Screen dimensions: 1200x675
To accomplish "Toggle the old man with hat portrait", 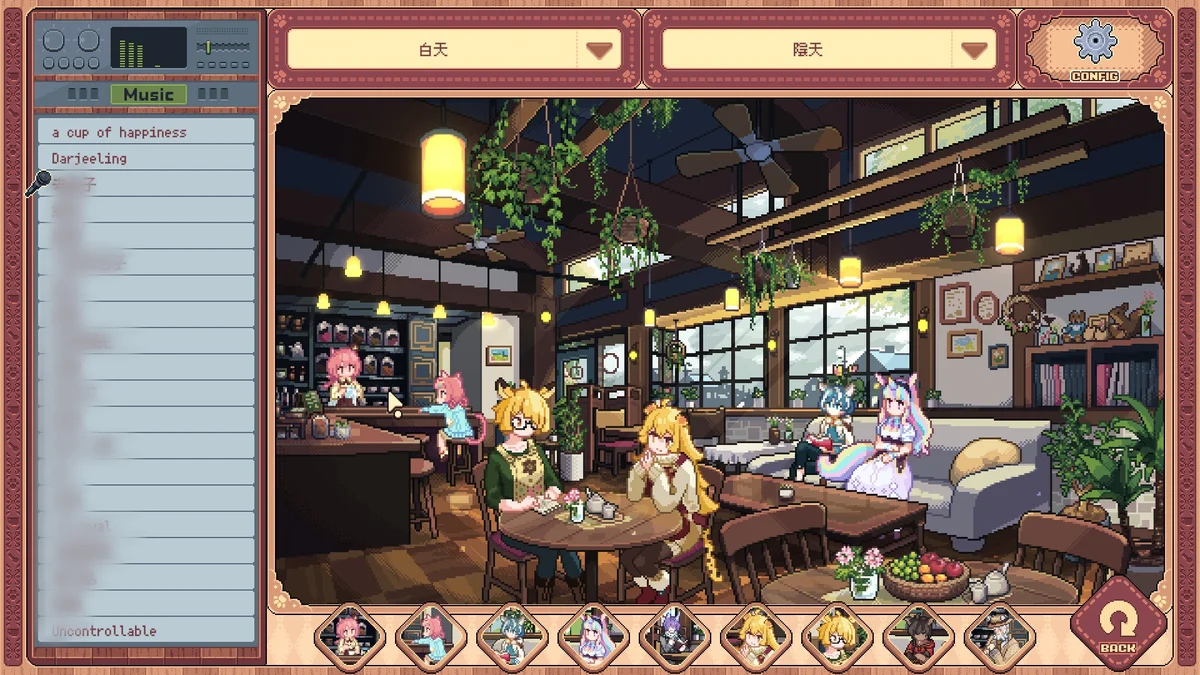I will tap(1000, 637).
